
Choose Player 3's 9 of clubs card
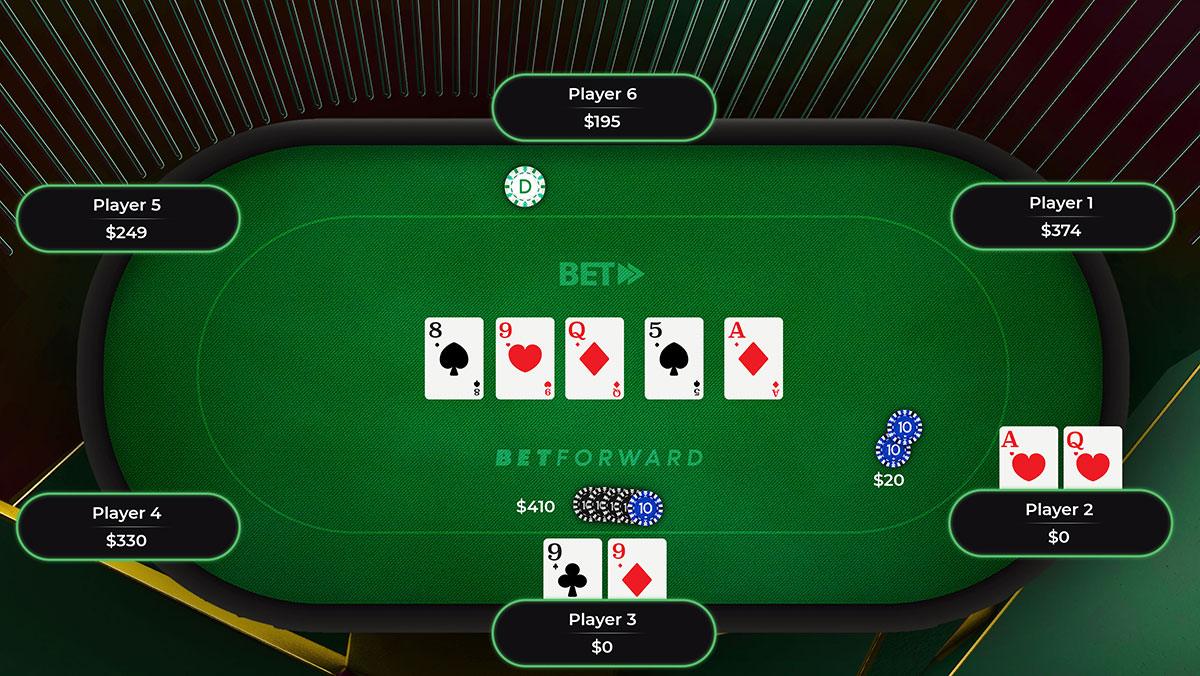[x=572, y=569]
